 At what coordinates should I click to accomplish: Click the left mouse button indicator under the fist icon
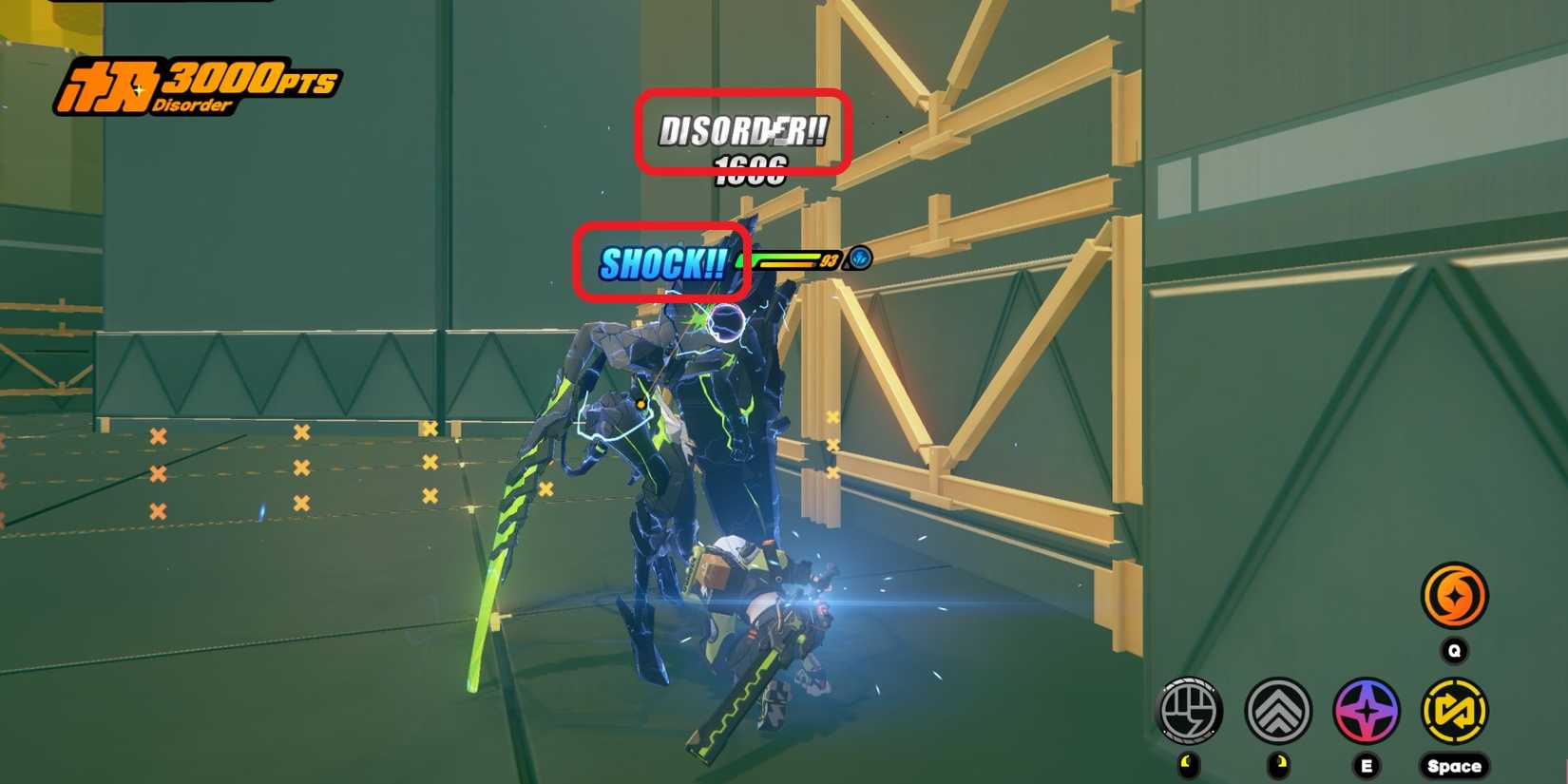[1189, 763]
